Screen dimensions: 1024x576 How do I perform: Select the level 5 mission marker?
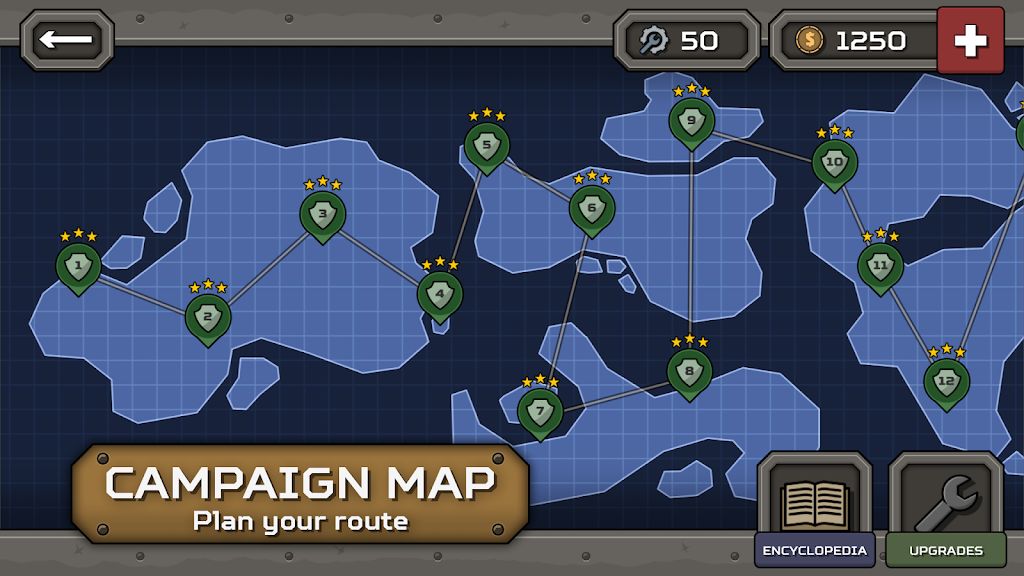pos(486,145)
